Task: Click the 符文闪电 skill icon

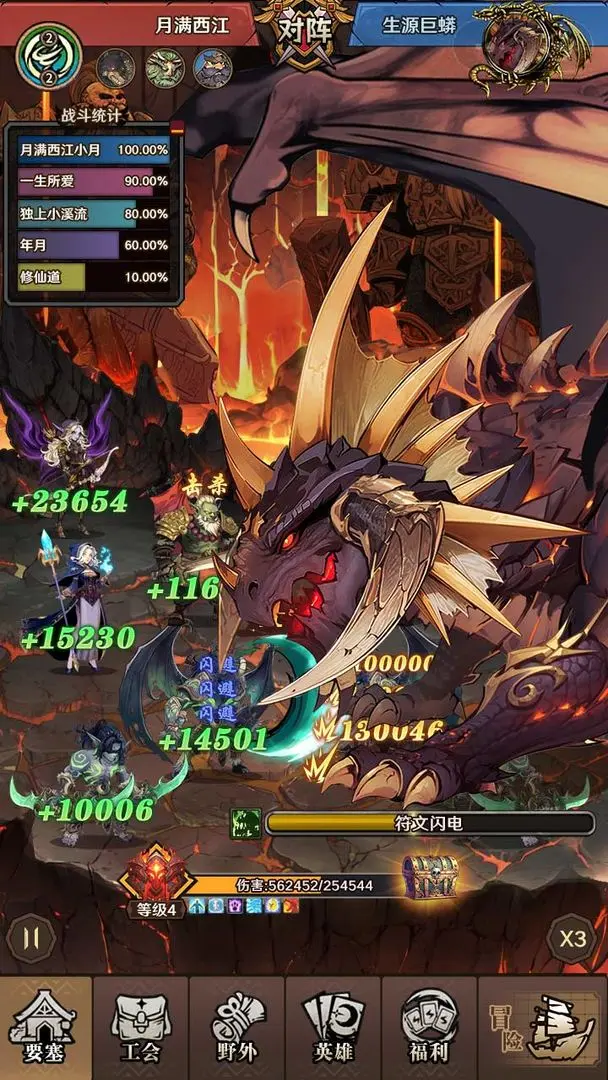Action: 245,823
